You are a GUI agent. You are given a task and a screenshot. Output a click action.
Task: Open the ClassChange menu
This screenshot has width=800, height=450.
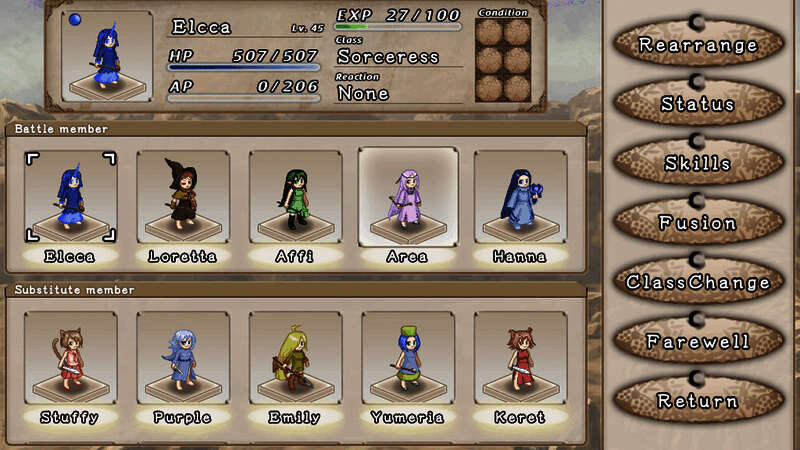tap(698, 282)
